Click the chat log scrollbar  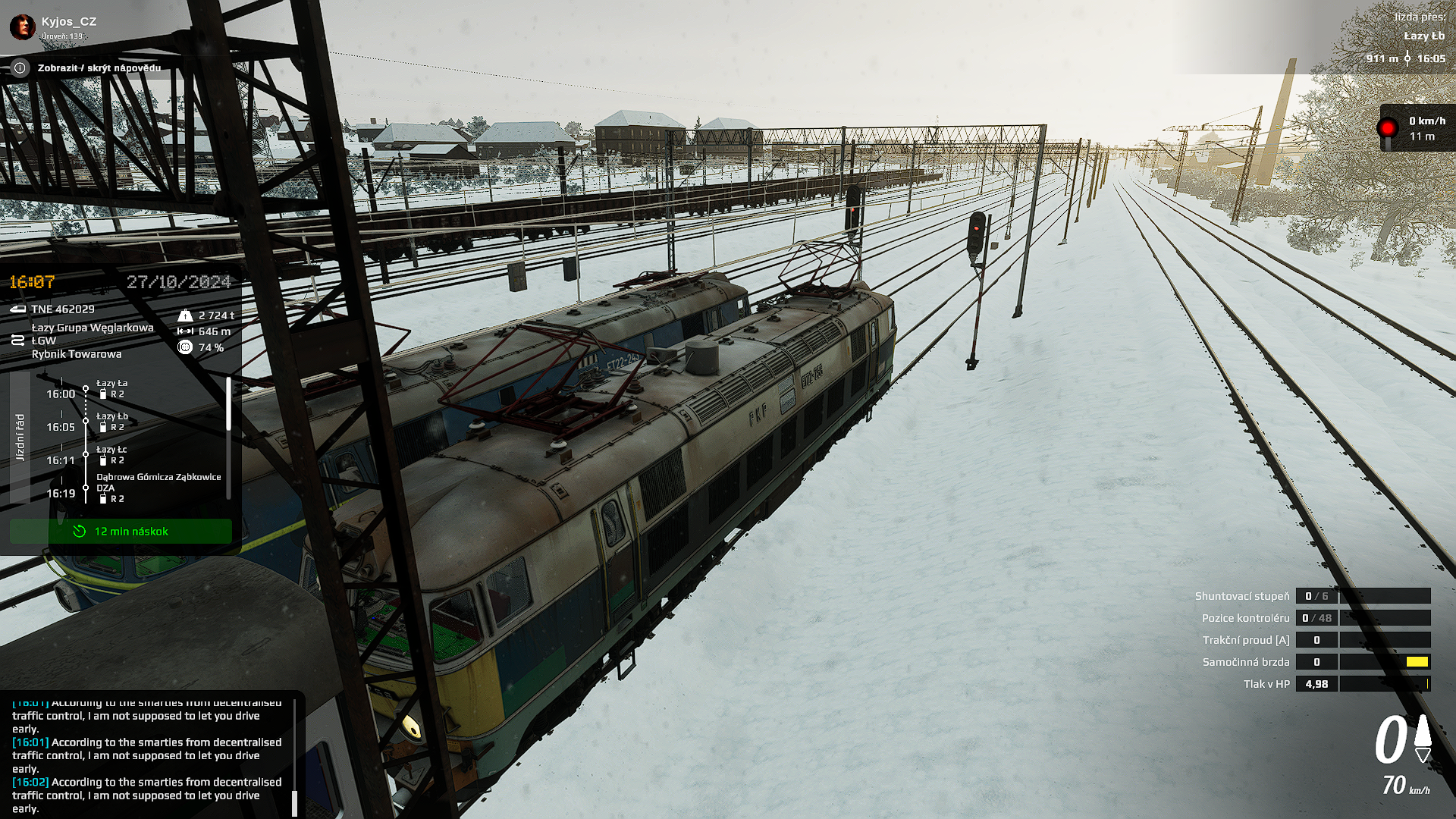click(x=294, y=802)
